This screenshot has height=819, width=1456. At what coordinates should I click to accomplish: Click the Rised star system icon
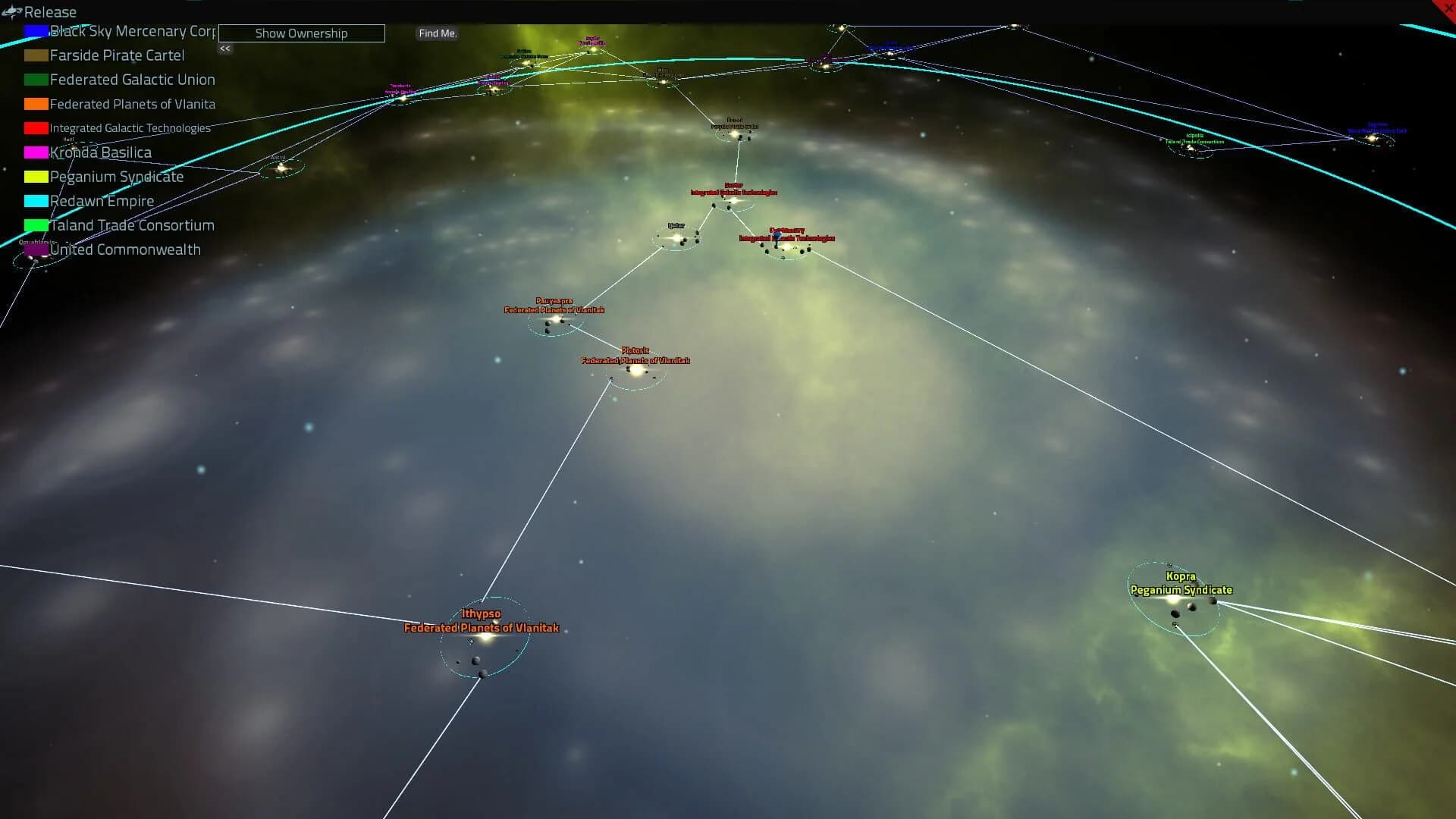733,133
